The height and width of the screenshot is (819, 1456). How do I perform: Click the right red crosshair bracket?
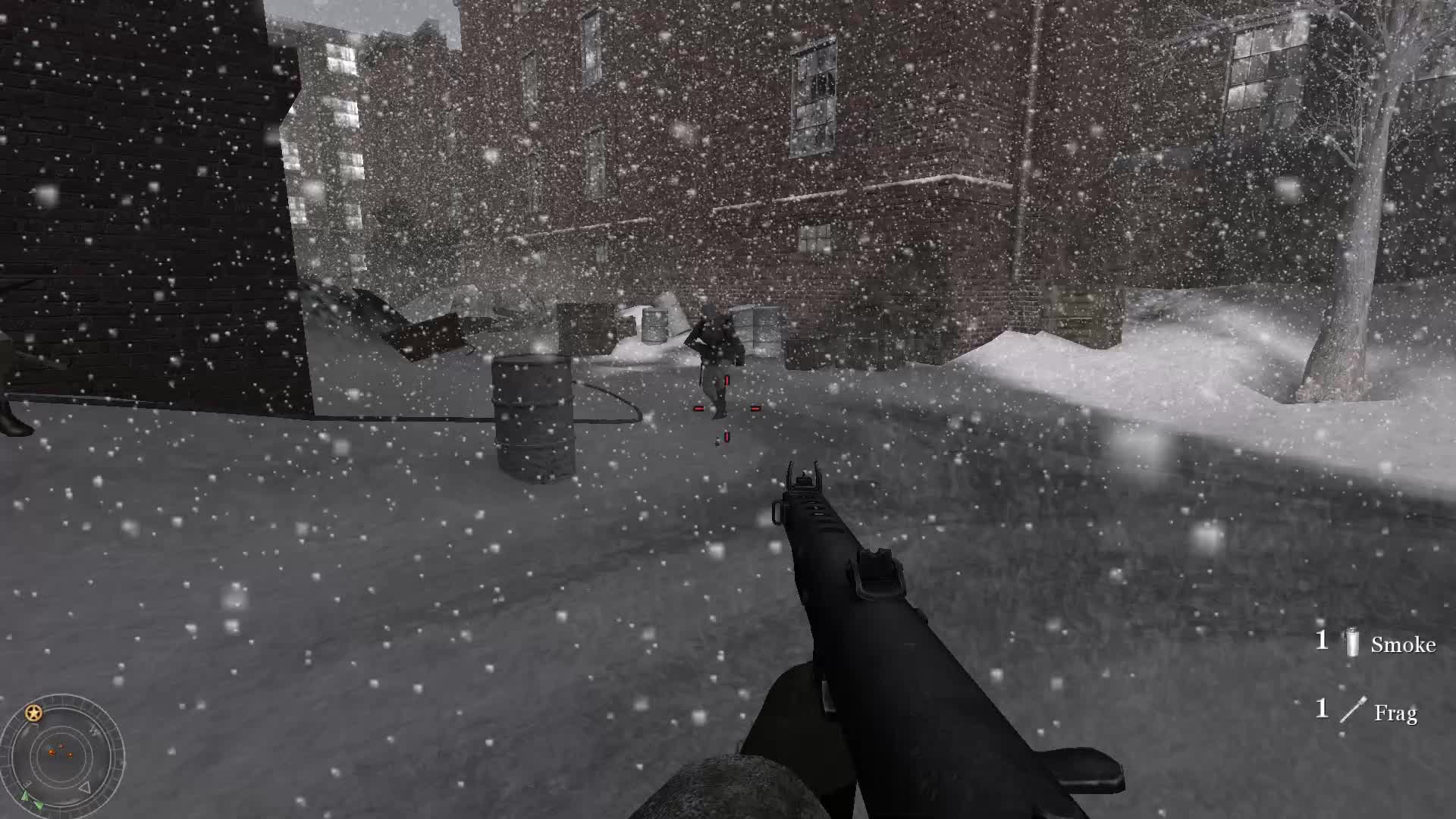756,409
